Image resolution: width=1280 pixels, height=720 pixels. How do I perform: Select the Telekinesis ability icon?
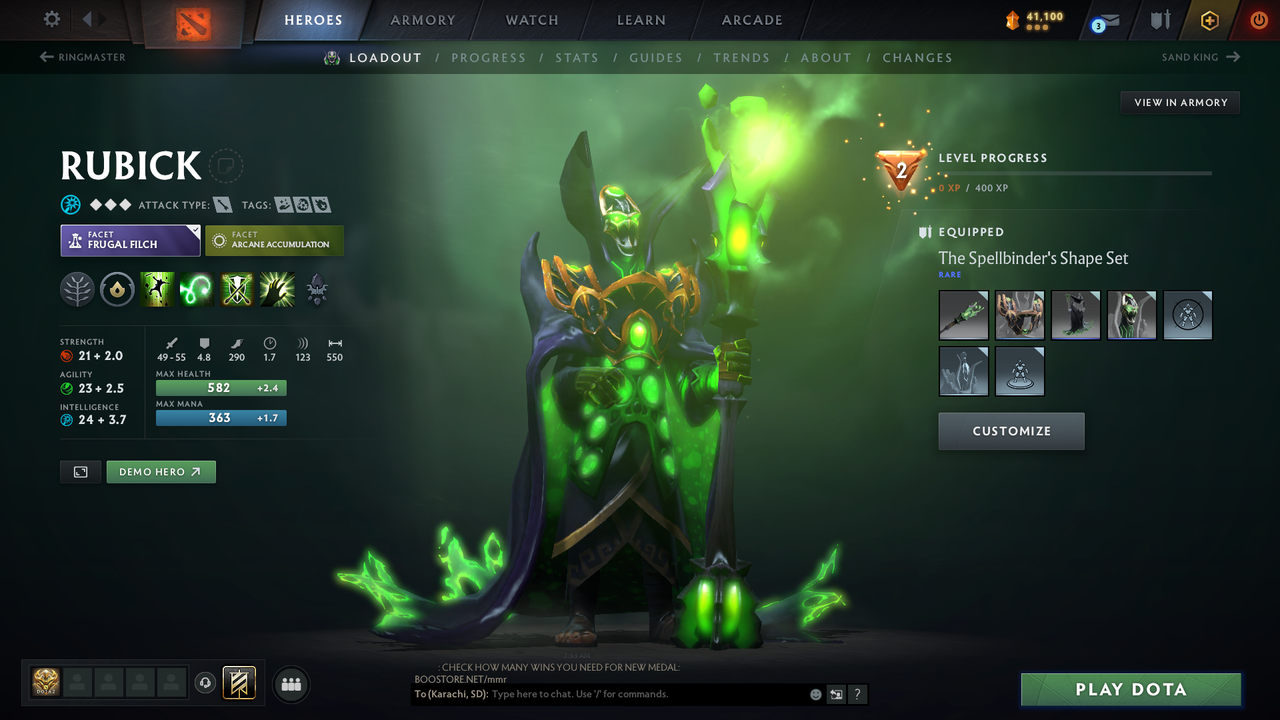[158, 290]
